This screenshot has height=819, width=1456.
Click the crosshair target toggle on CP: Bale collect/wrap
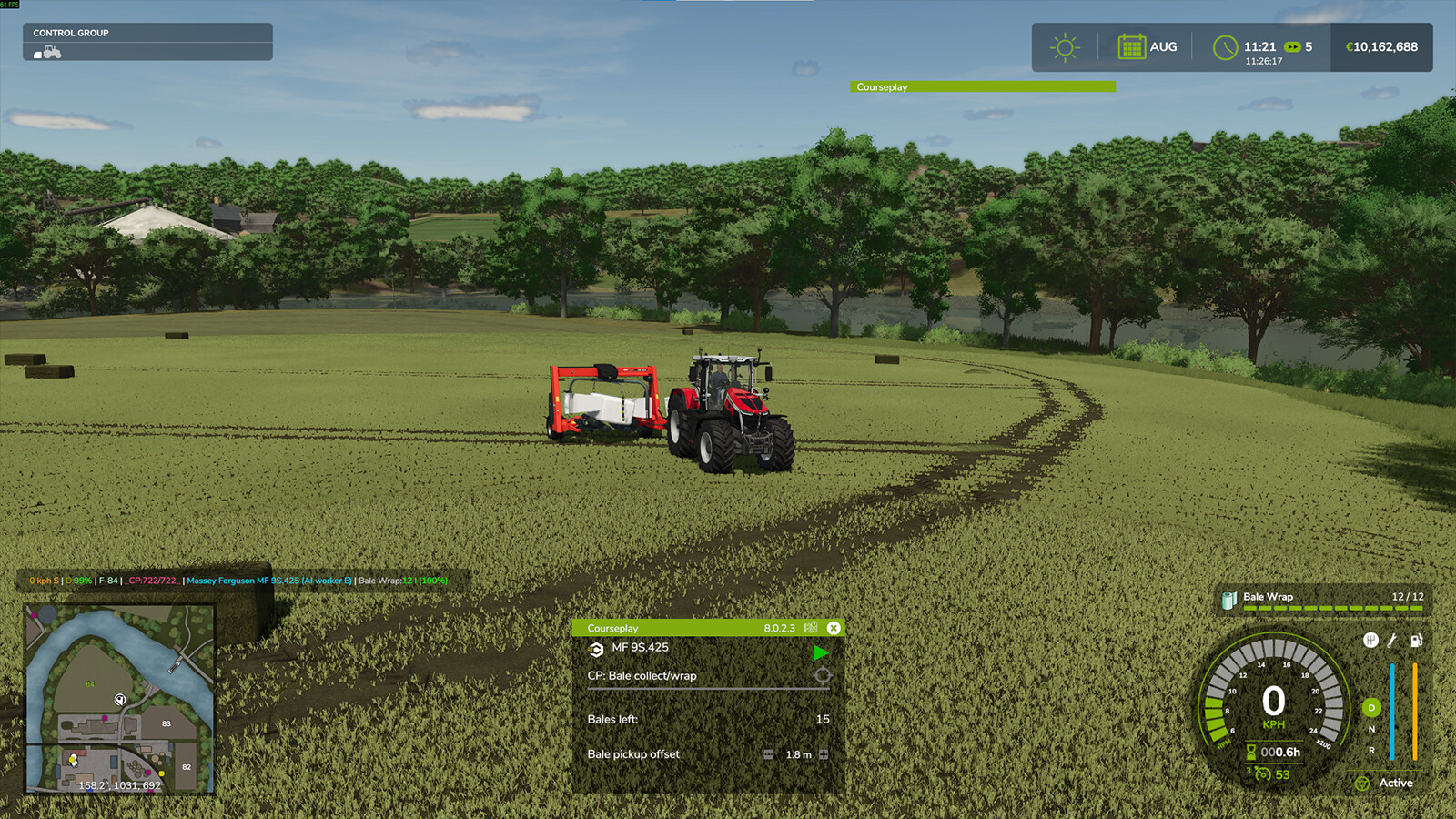pyautogui.click(x=822, y=675)
